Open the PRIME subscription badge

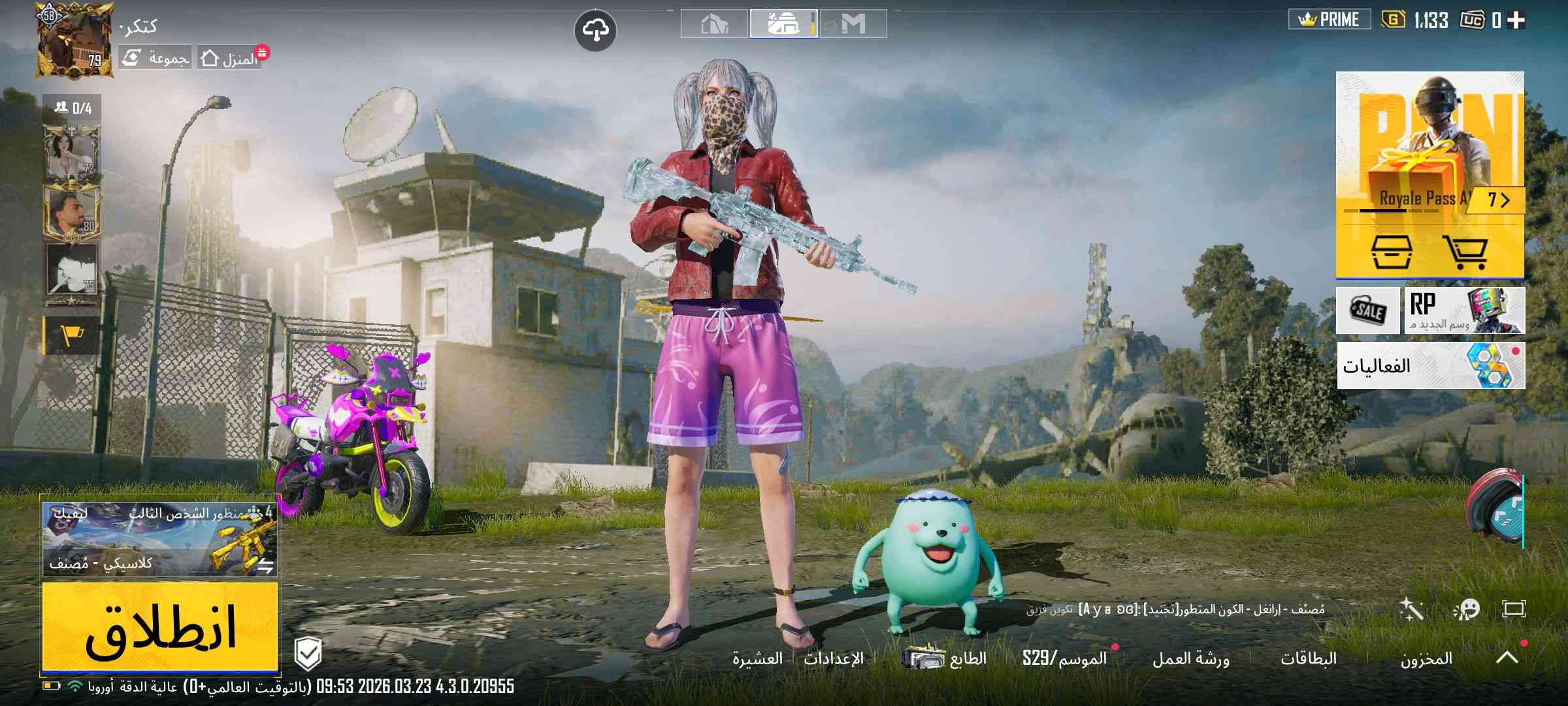(1329, 20)
